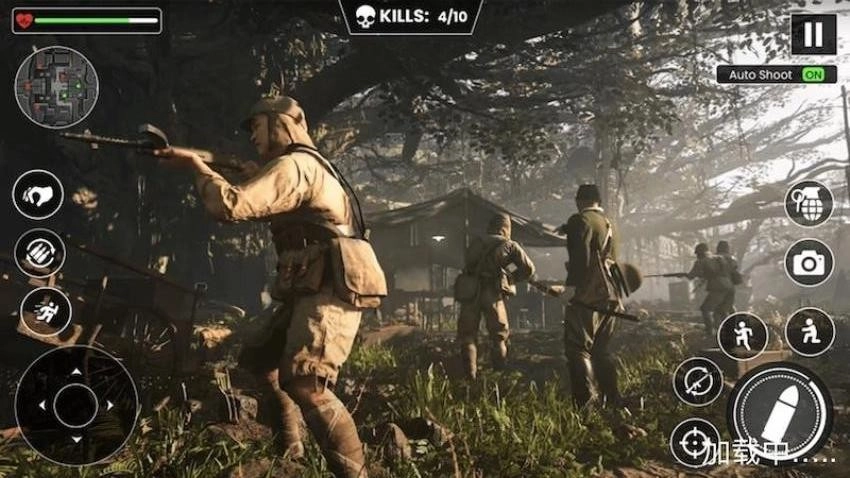
Task: Throw a grenade
Action: [x=809, y=204]
